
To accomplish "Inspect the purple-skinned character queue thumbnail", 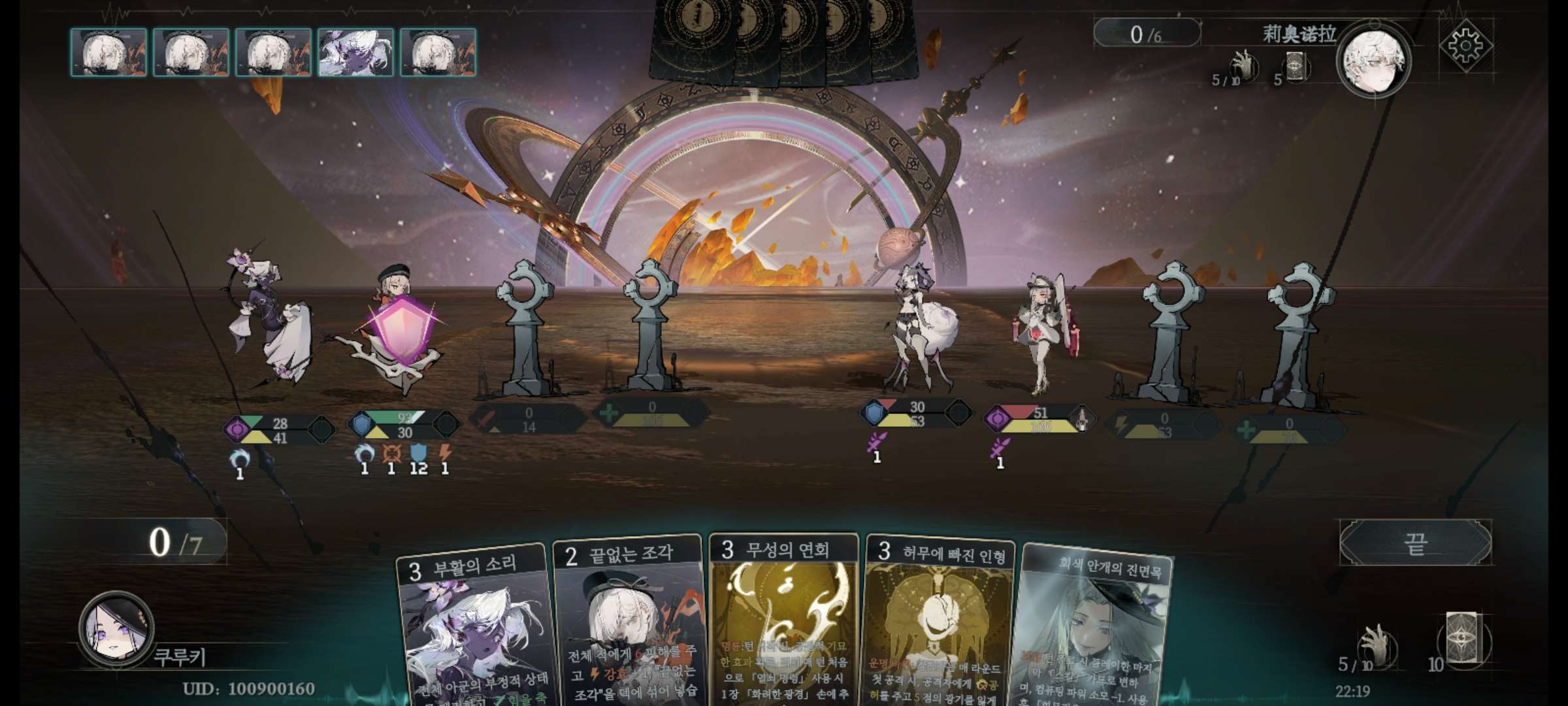I will pyautogui.click(x=355, y=52).
